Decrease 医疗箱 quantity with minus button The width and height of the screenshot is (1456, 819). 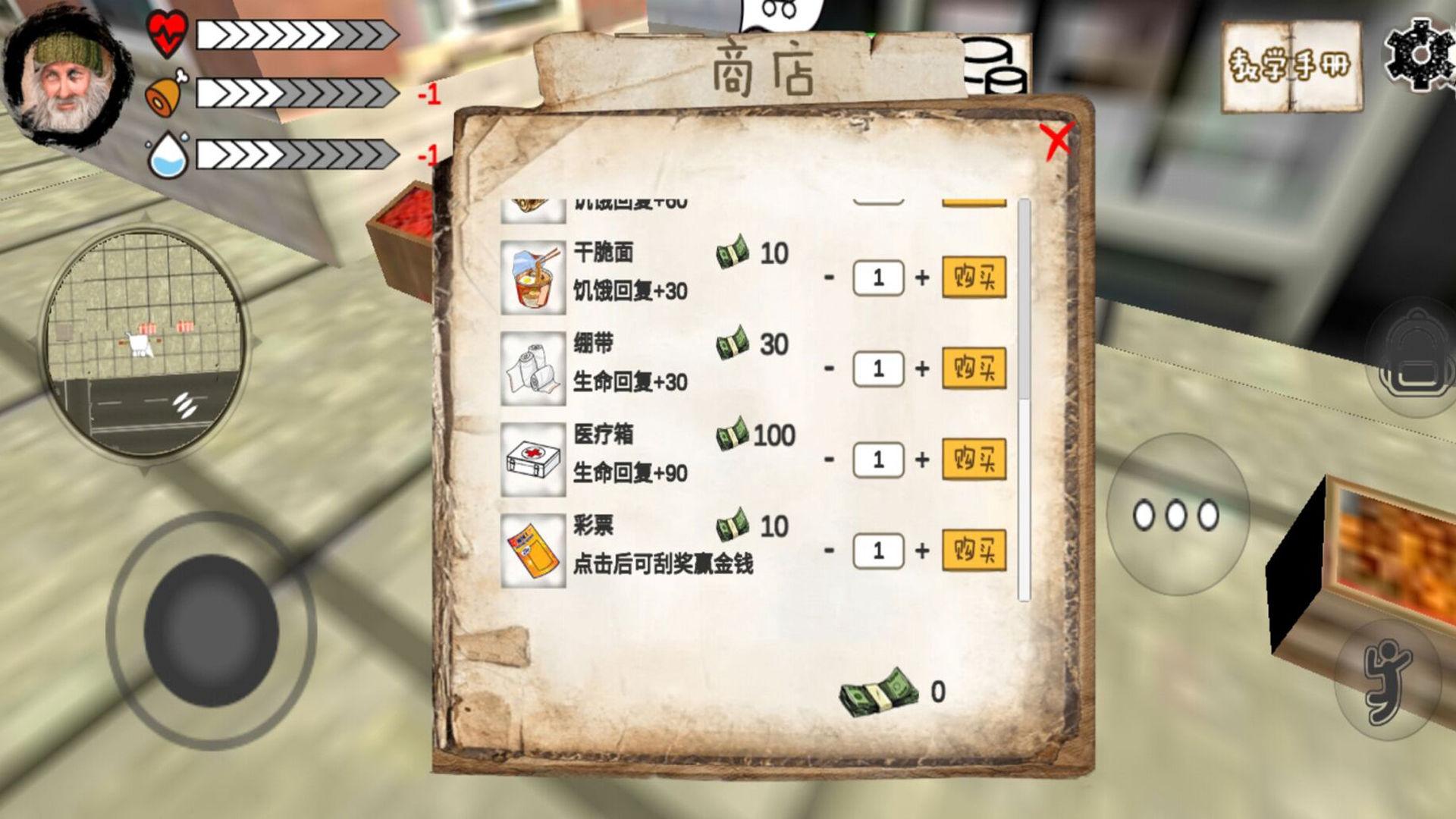click(830, 459)
